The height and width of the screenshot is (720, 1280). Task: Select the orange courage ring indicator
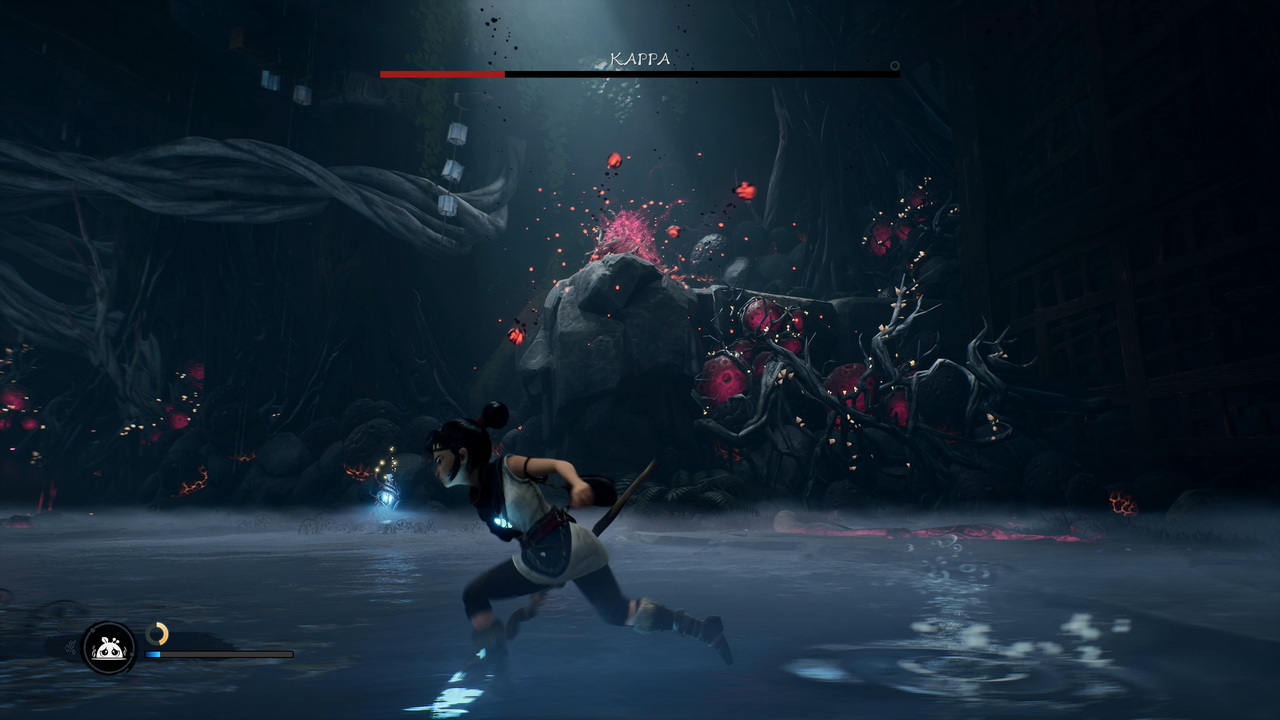157,633
